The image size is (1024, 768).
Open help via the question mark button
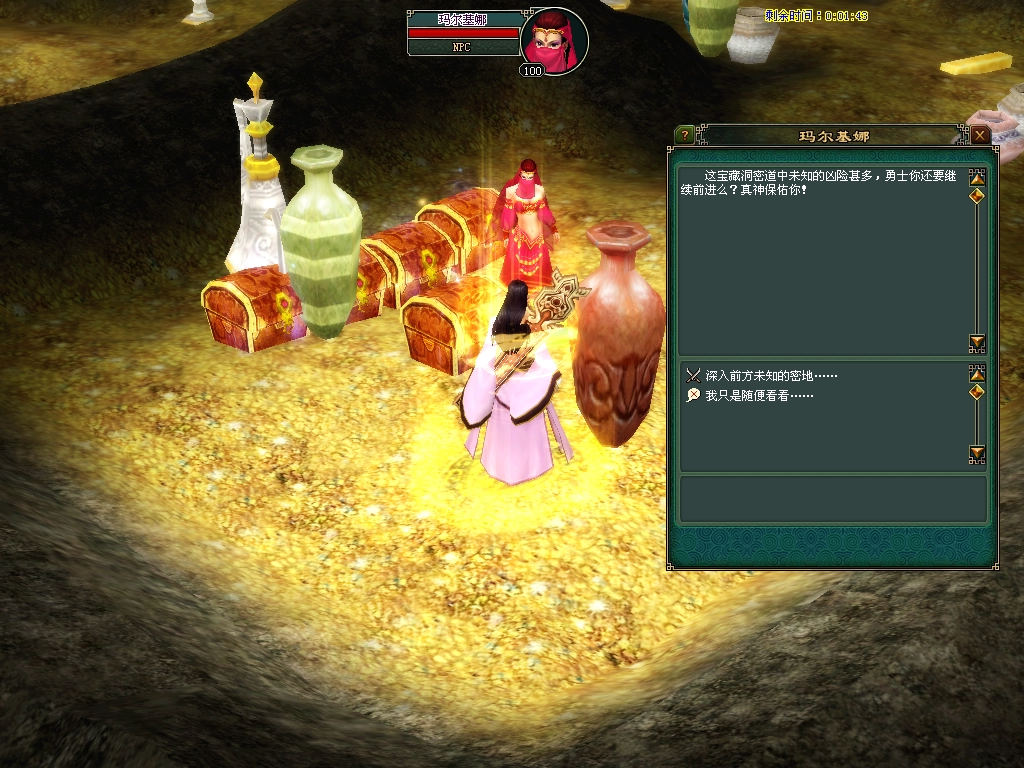[684, 135]
